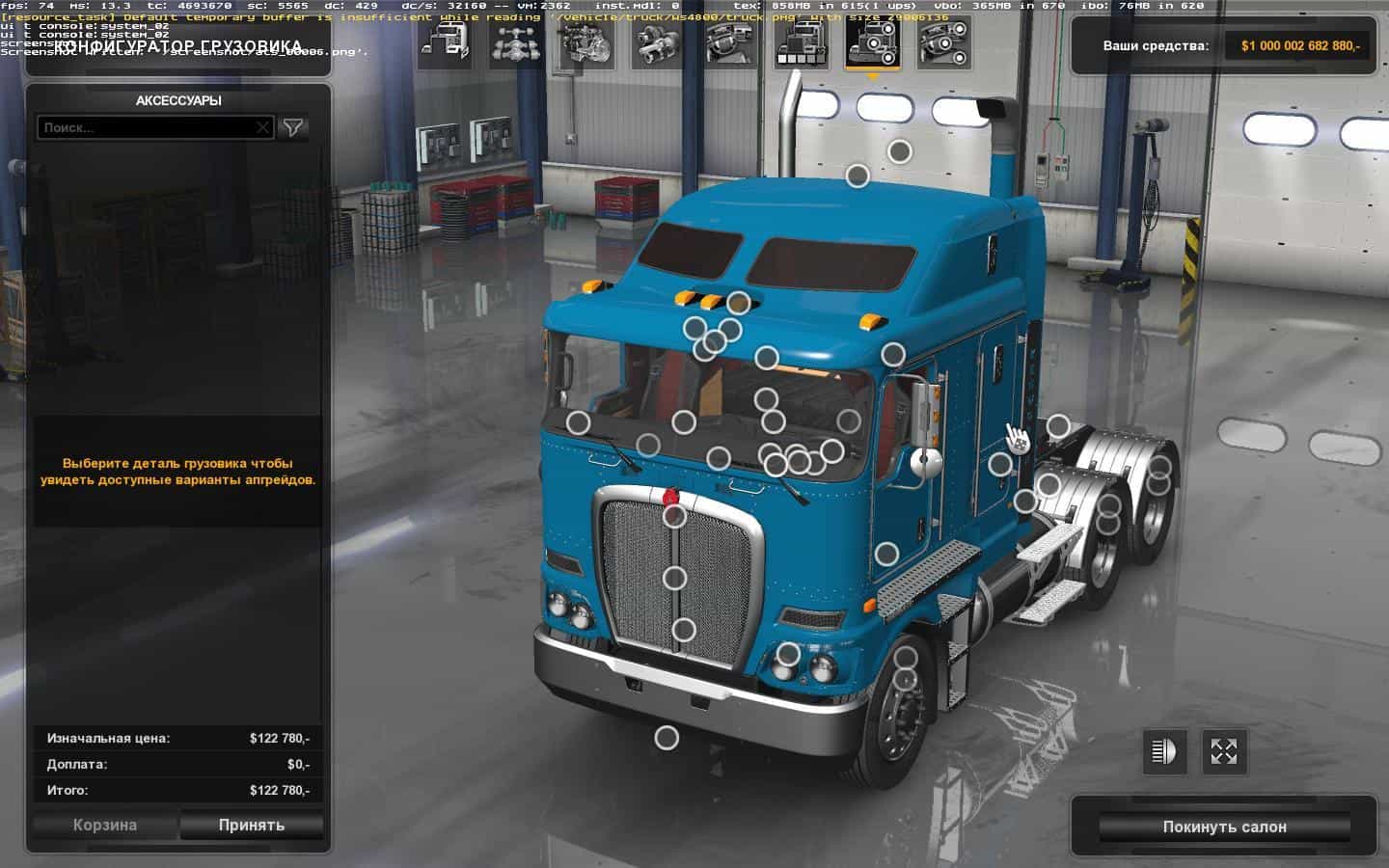
Task: Choose the steering wheel interior category
Action: tap(730, 43)
